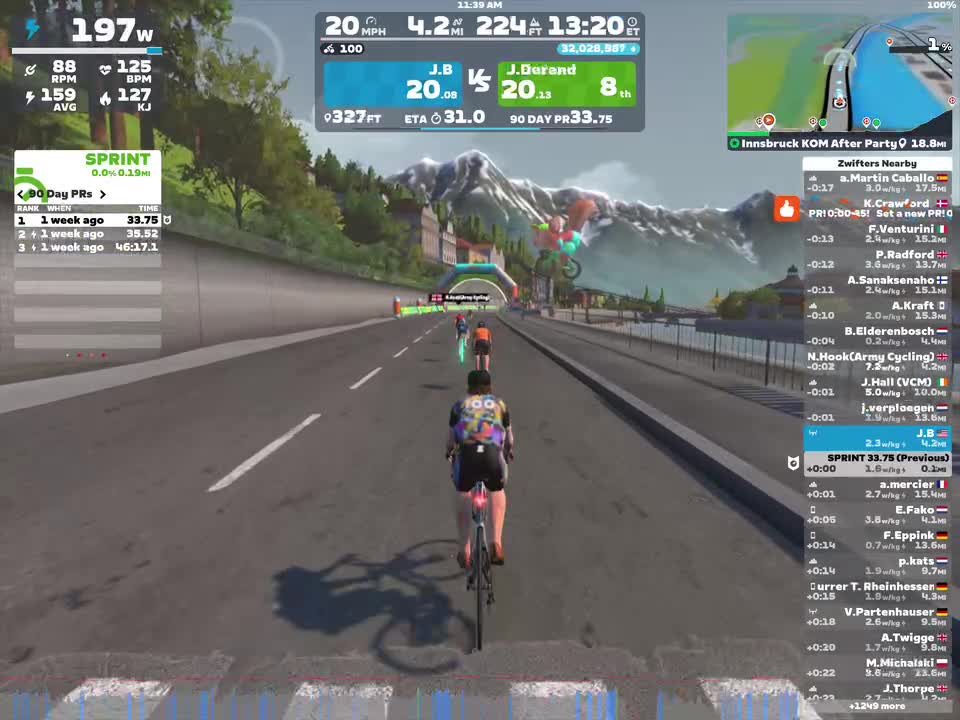Choose a.mercier from the nearby riders
This screenshot has height=720, width=960.
(877, 490)
